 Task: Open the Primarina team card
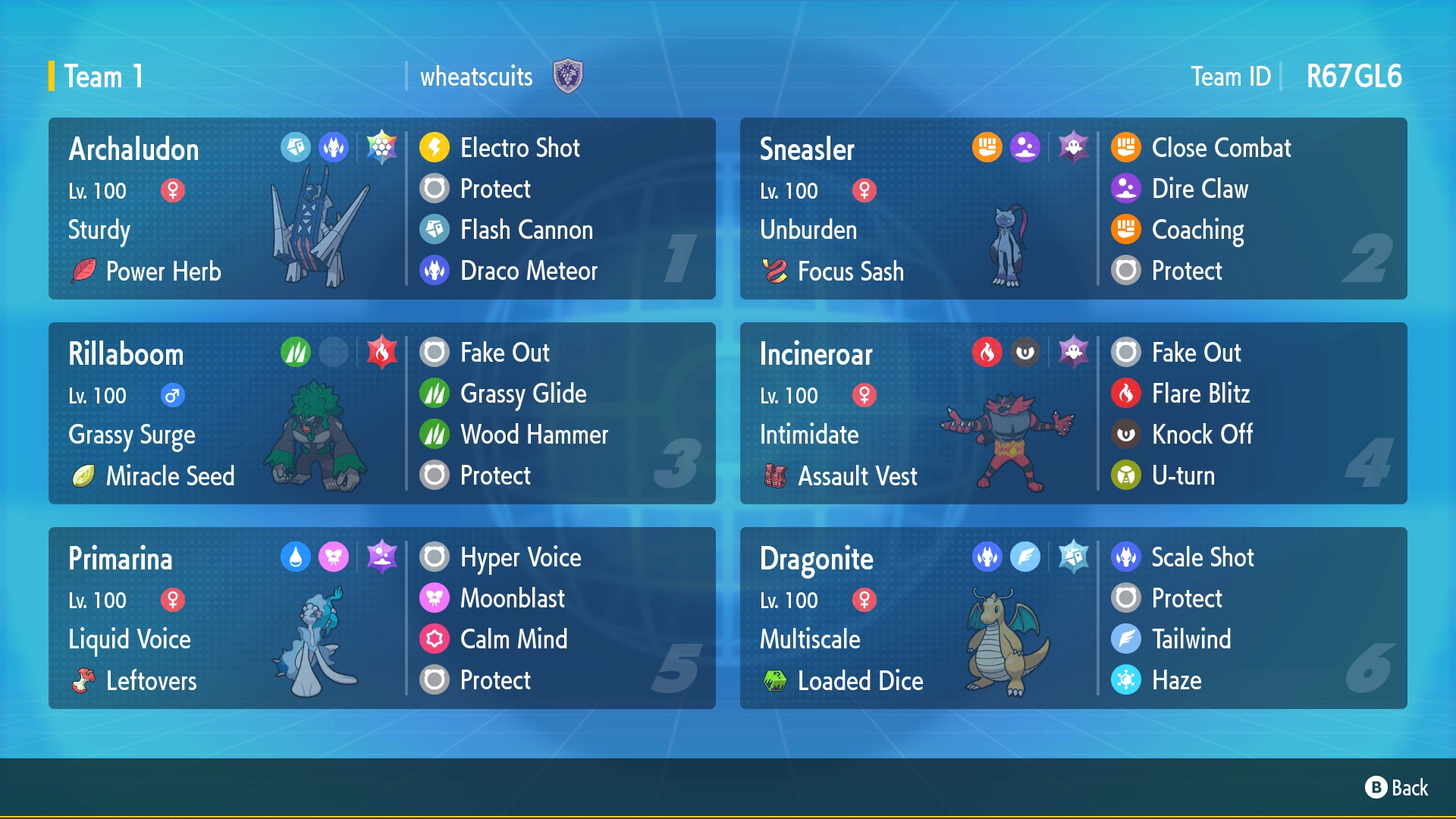click(227, 618)
